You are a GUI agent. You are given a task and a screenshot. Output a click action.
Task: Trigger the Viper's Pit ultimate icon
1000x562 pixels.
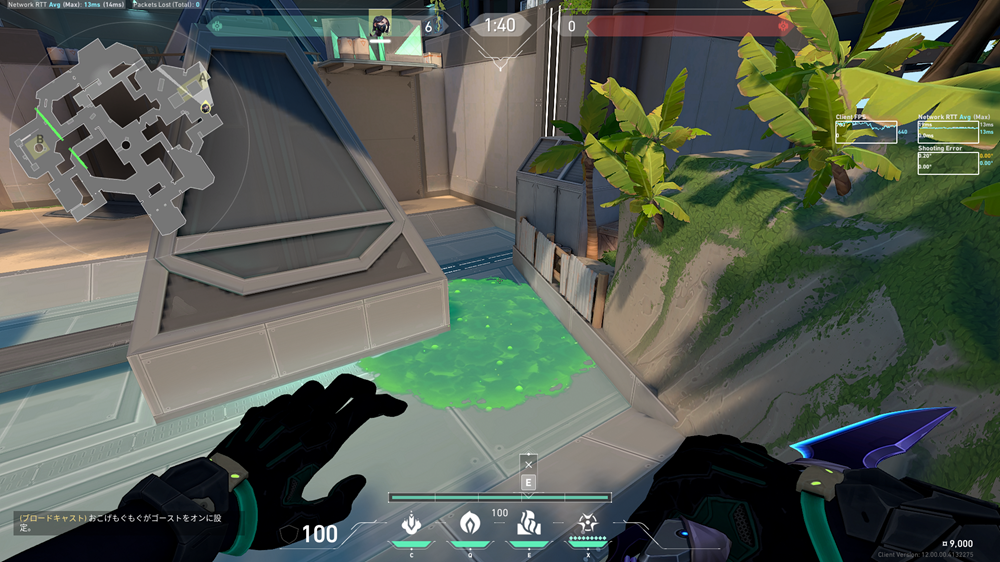[586, 523]
